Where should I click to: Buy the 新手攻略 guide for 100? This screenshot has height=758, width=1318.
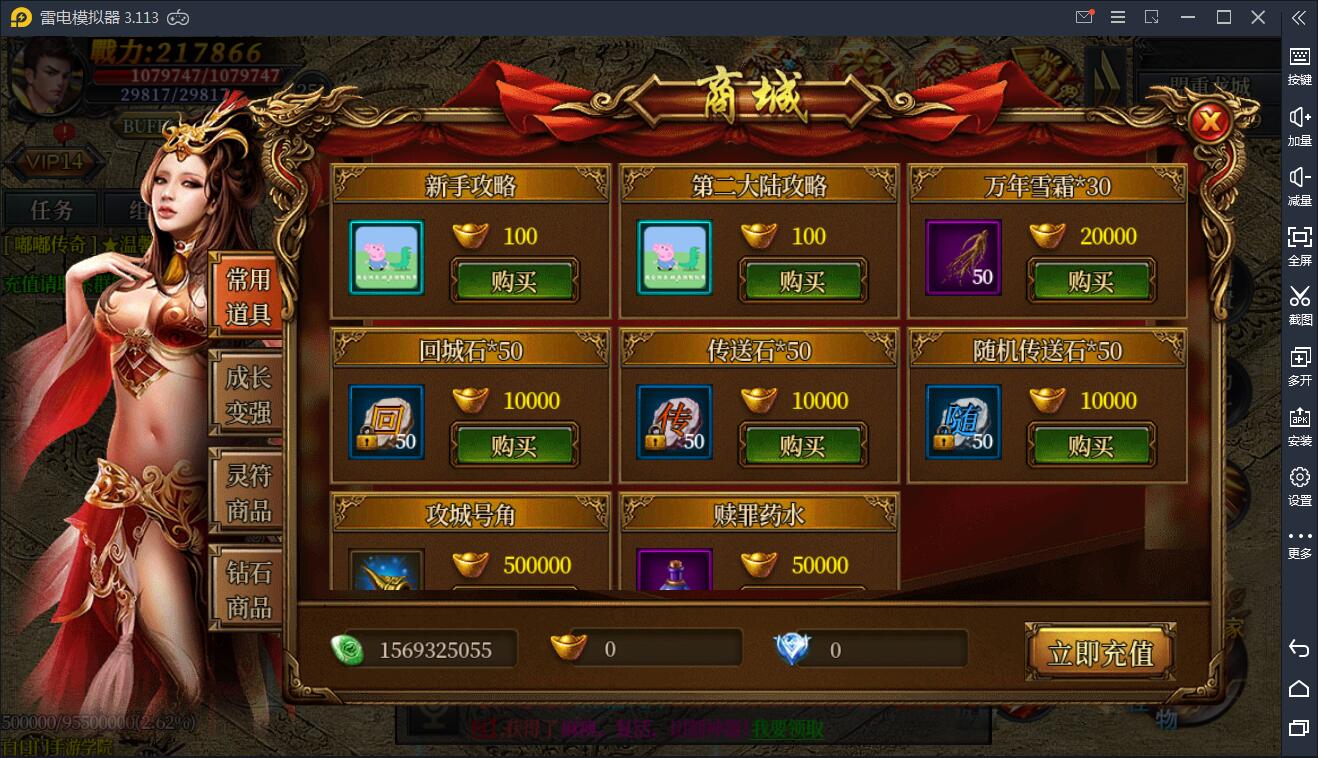514,281
